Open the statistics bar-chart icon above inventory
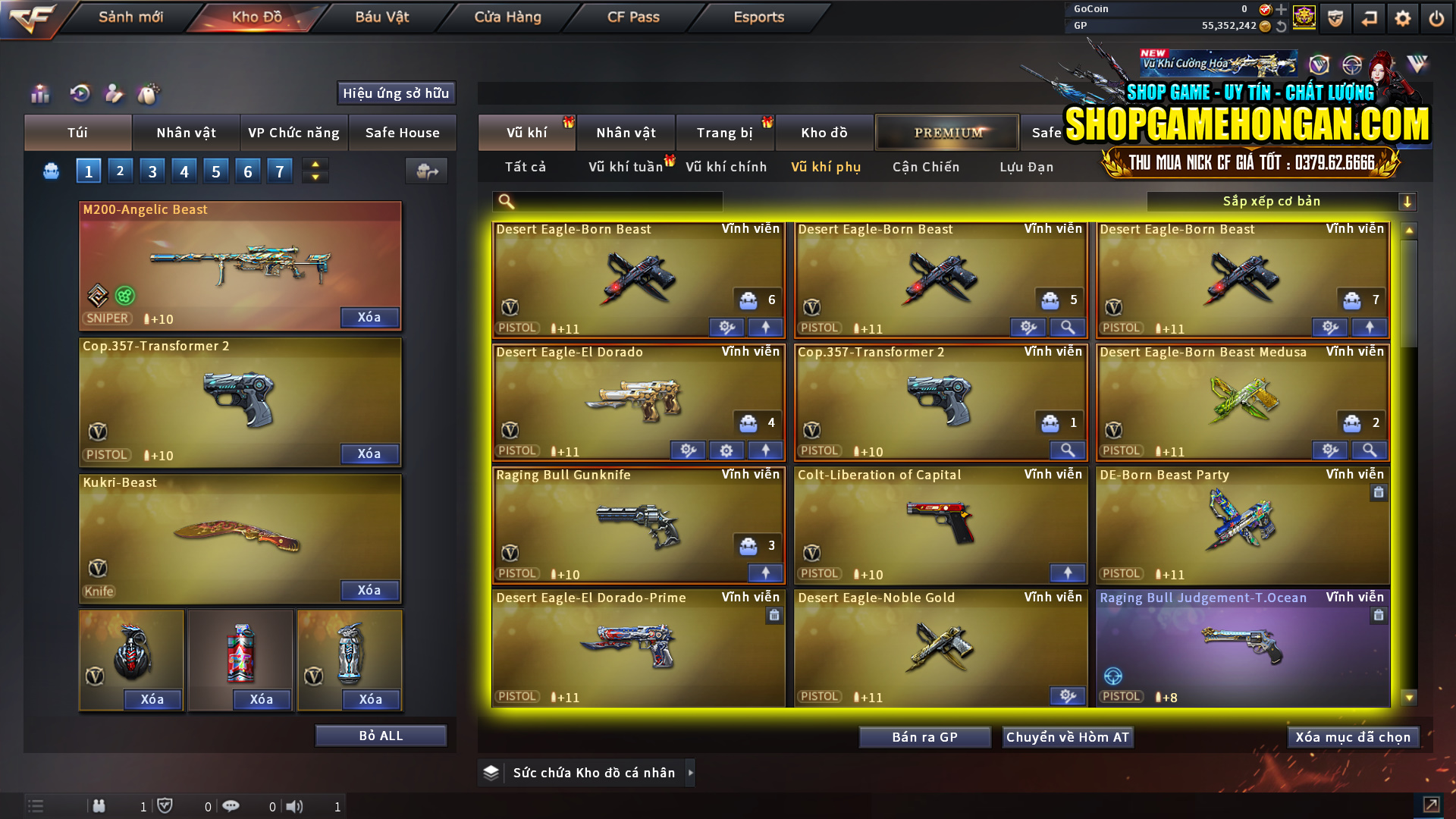 [x=39, y=94]
